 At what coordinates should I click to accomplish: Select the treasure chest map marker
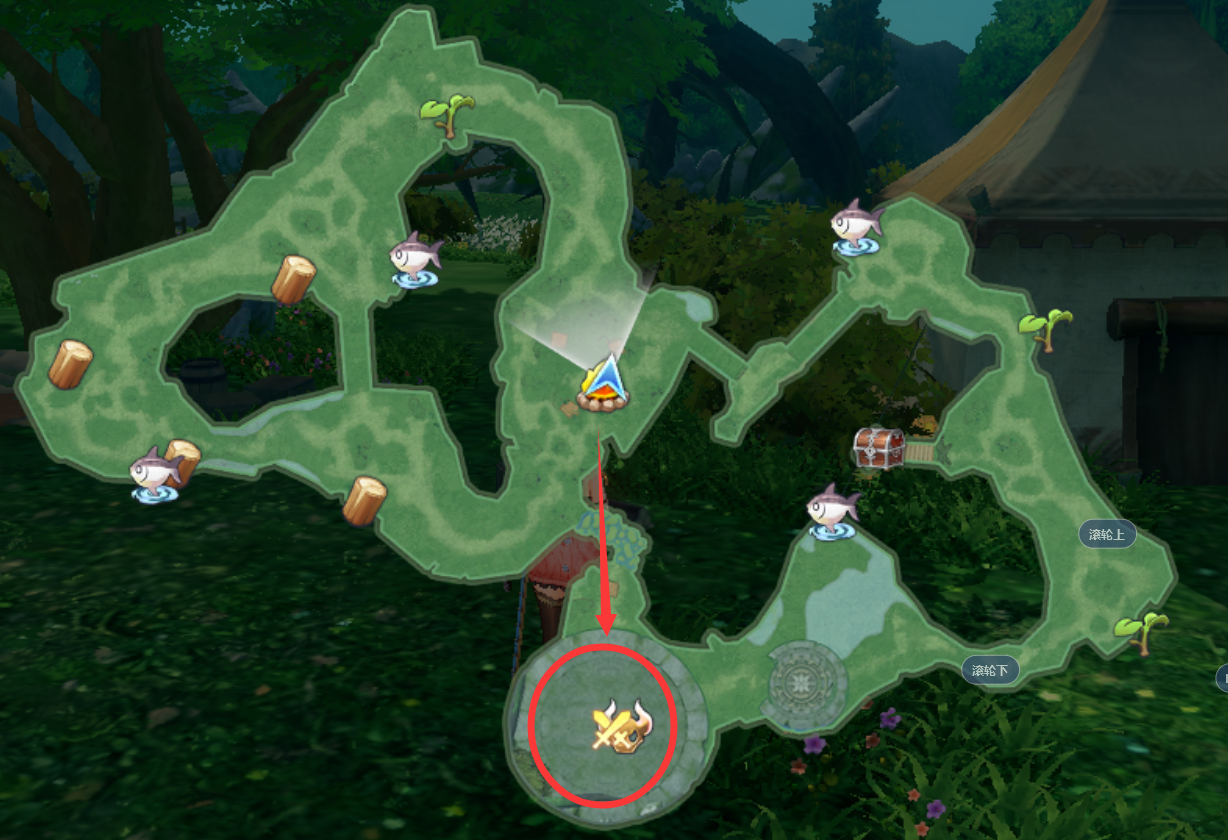pos(879,447)
